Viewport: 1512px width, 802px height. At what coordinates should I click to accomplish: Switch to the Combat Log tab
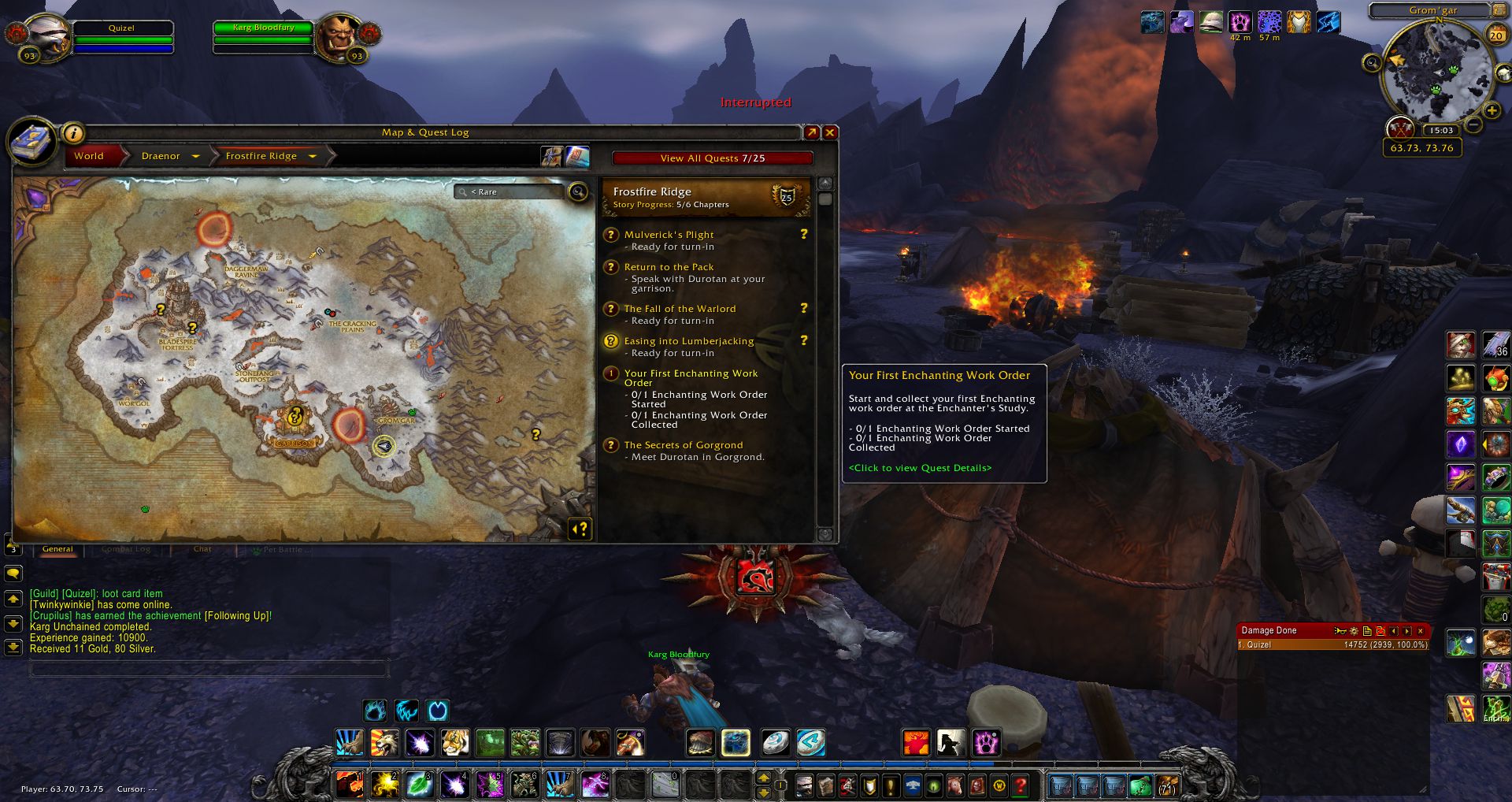pos(125,549)
